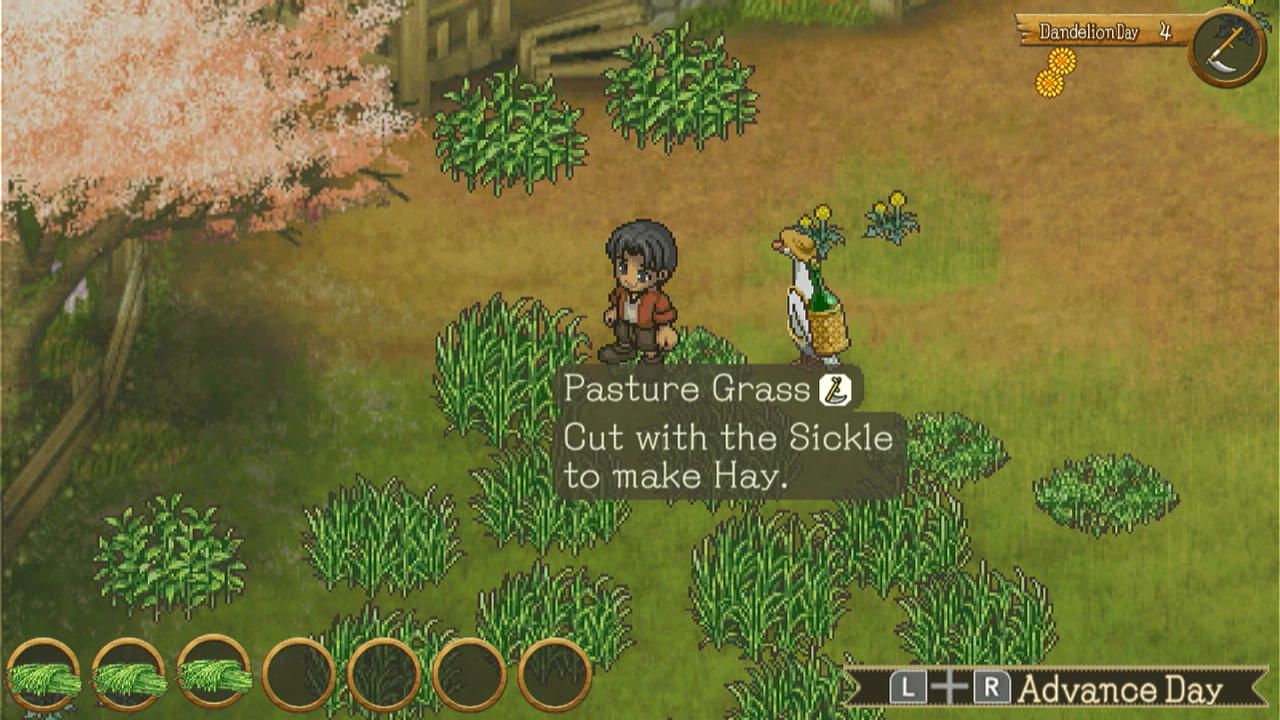Viewport: 1280px width, 720px height.
Task: Select the player character
Action: [640, 290]
